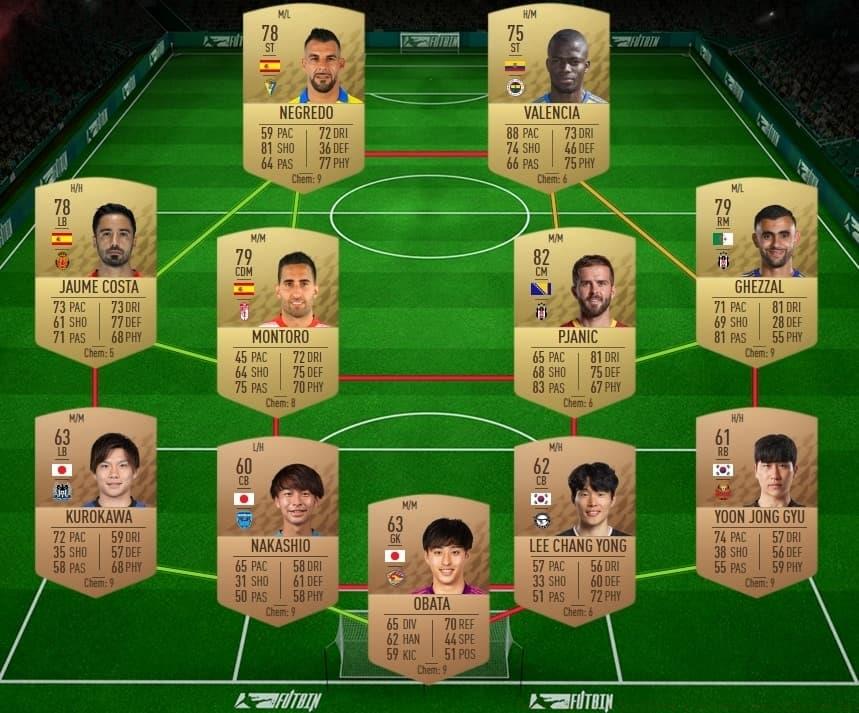Click the Montoro CDM card
This screenshot has height=713, width=859.
(x=278, y=320)
